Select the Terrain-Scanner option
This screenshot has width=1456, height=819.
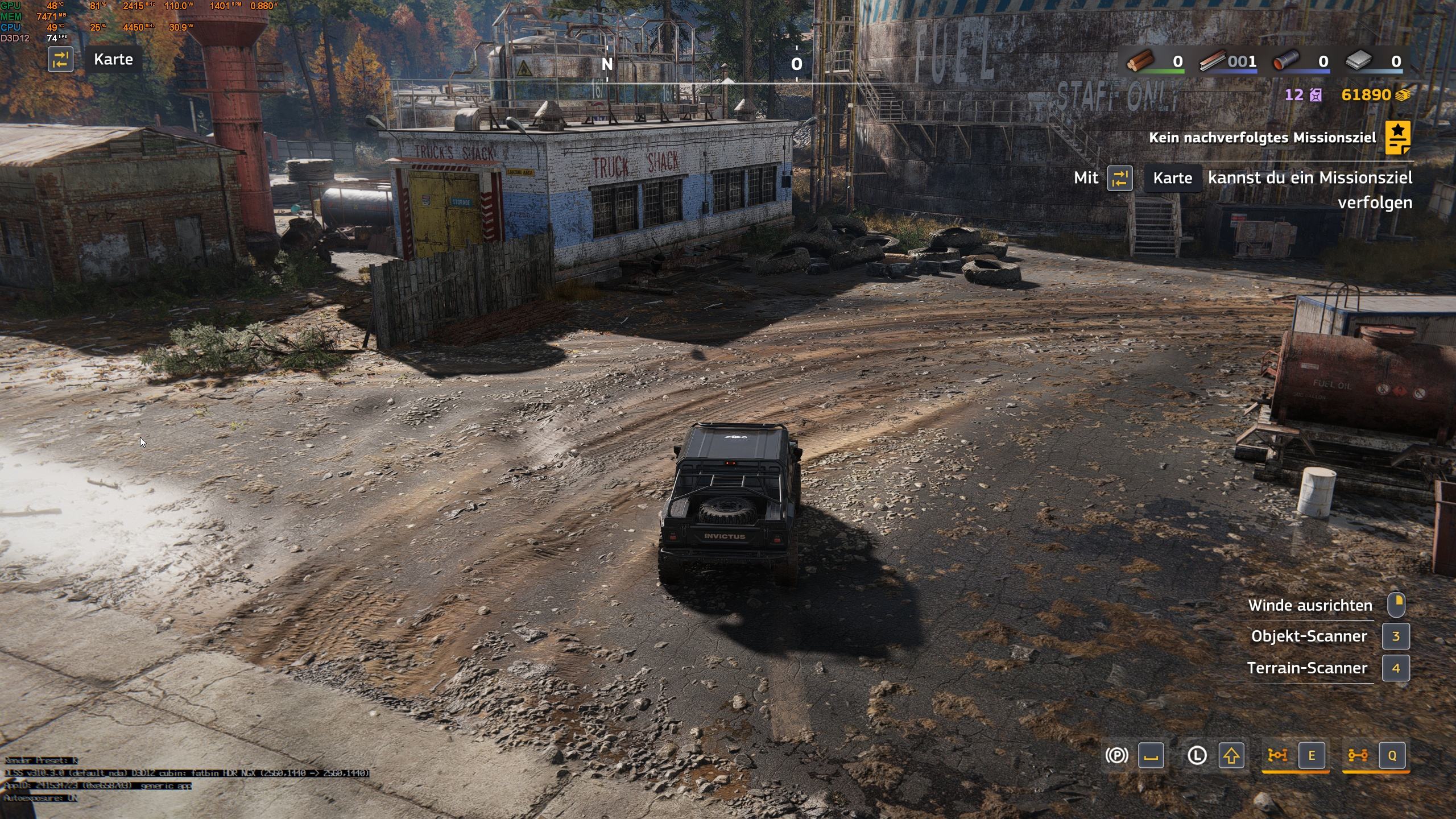click(1307, 668)
